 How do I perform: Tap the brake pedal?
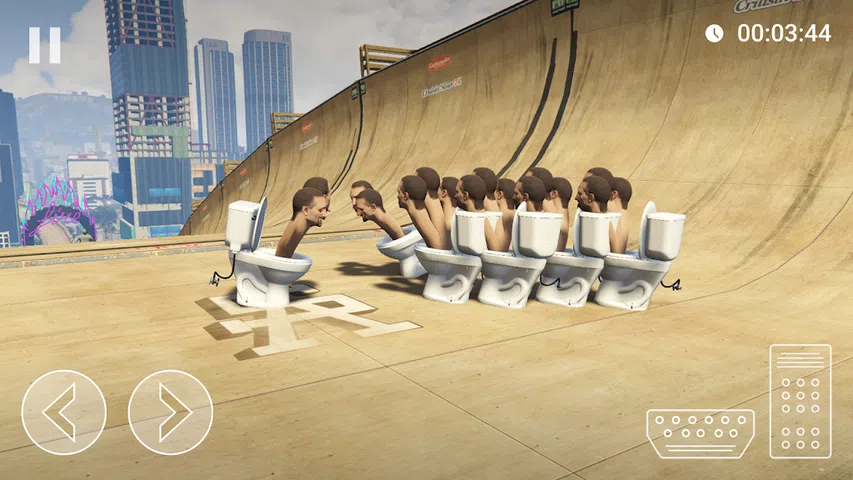(x=700, y=433)
